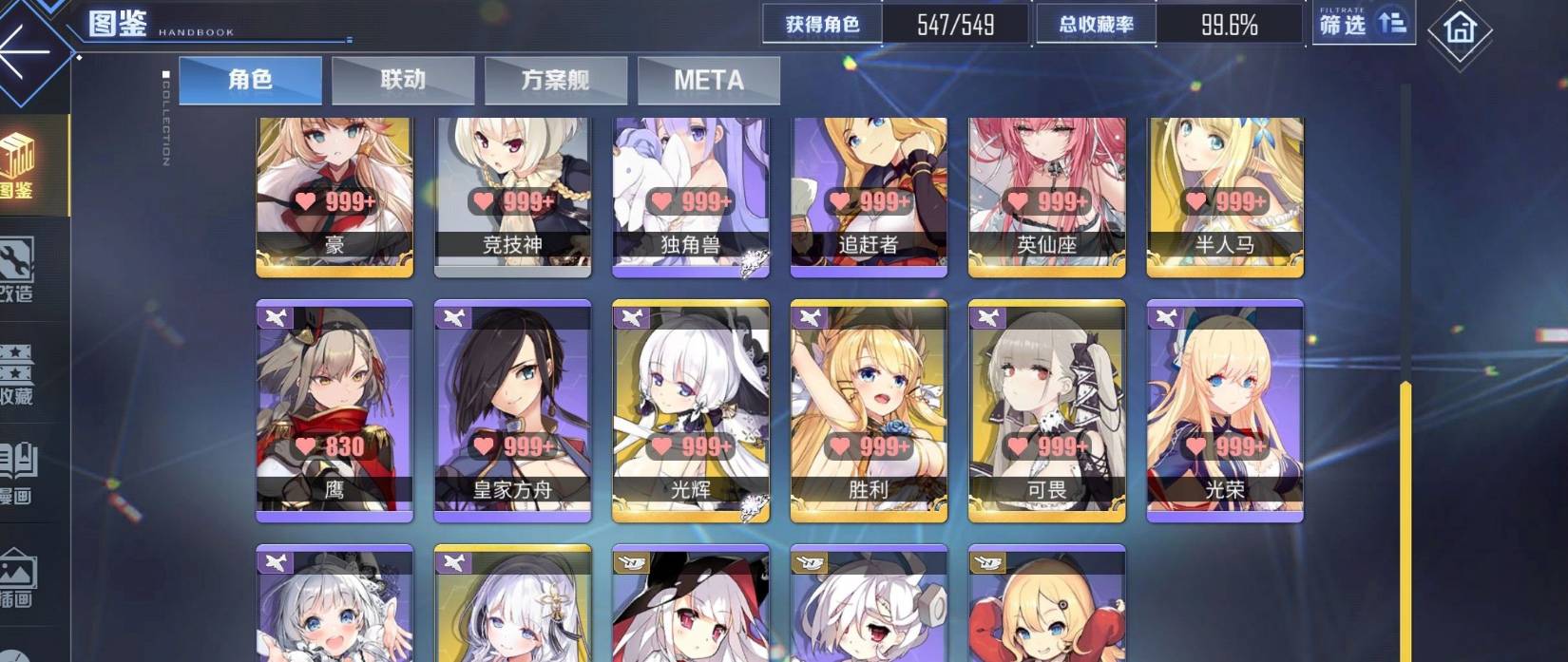Select the 鹰 character card
The image size is (1568, 662).
point(335,410)
